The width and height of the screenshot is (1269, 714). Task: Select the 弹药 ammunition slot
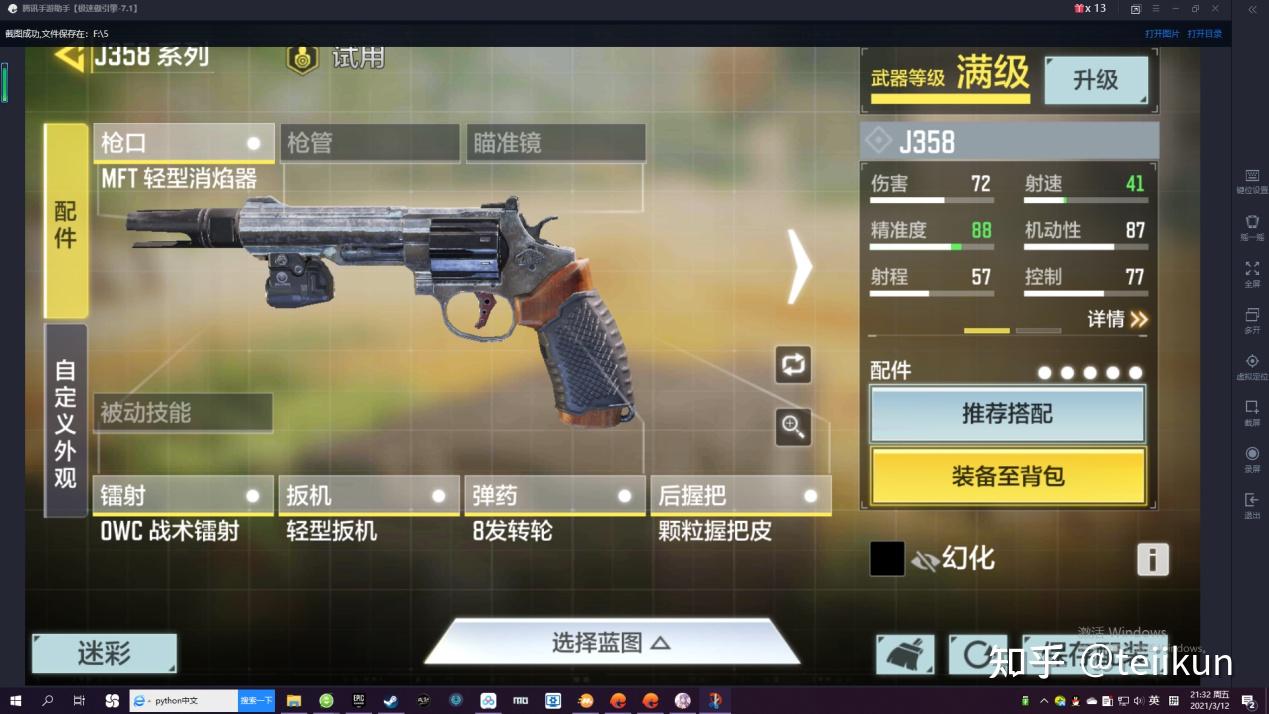(x=555, y=495)
